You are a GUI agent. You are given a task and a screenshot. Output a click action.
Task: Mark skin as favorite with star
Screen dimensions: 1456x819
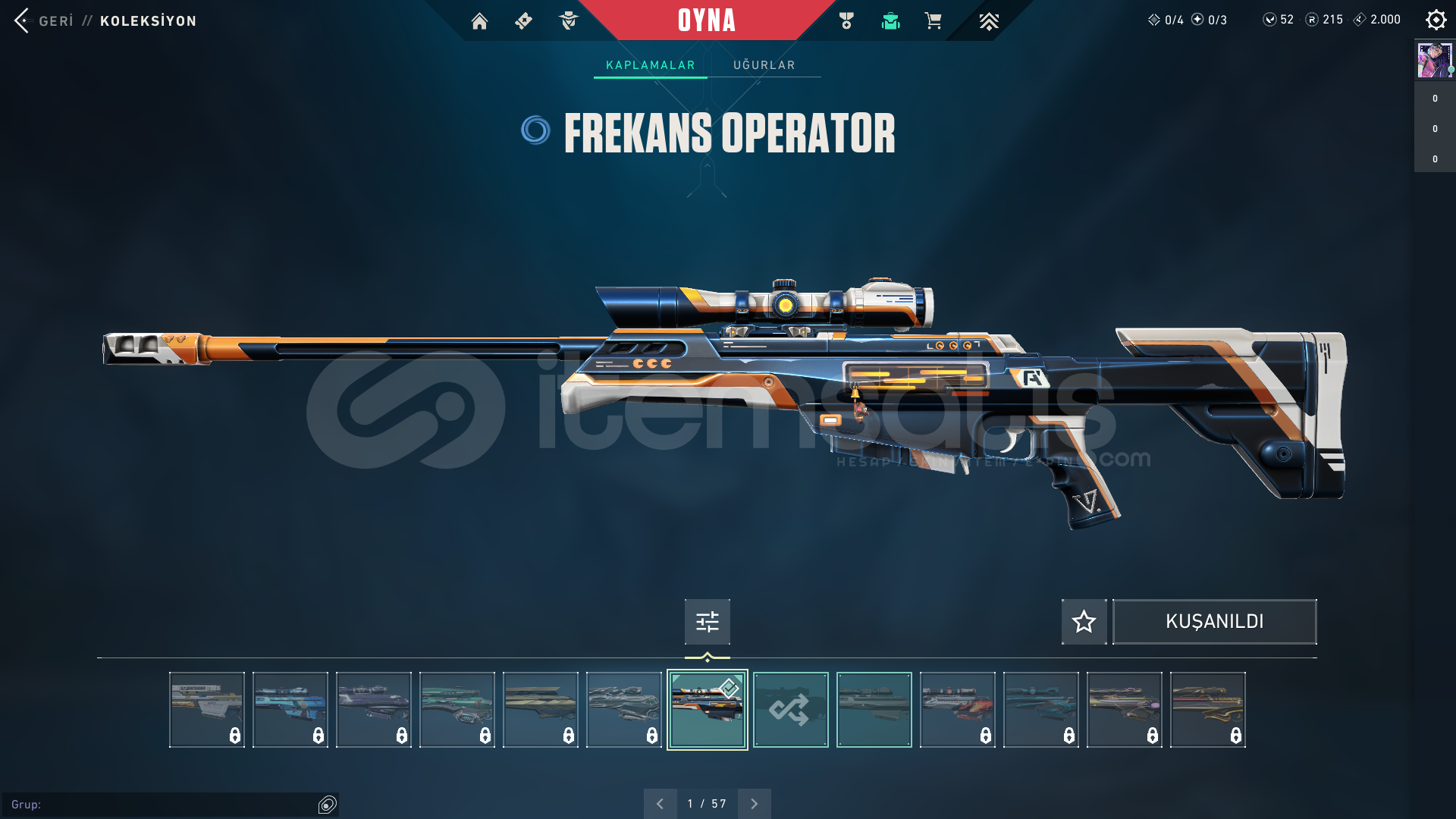pos(1084,622)
